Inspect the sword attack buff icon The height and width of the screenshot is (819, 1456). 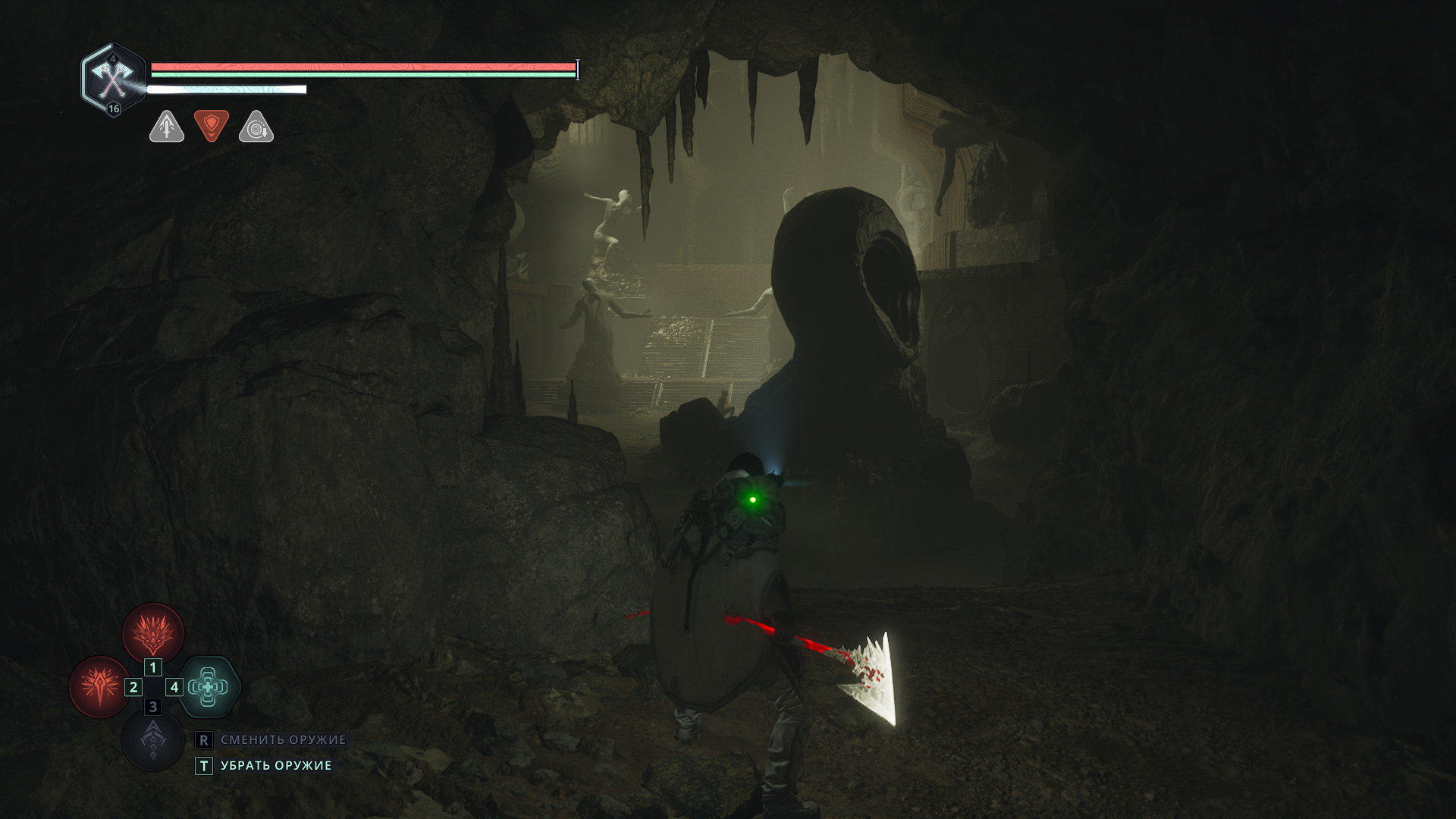tap(167, 127)
